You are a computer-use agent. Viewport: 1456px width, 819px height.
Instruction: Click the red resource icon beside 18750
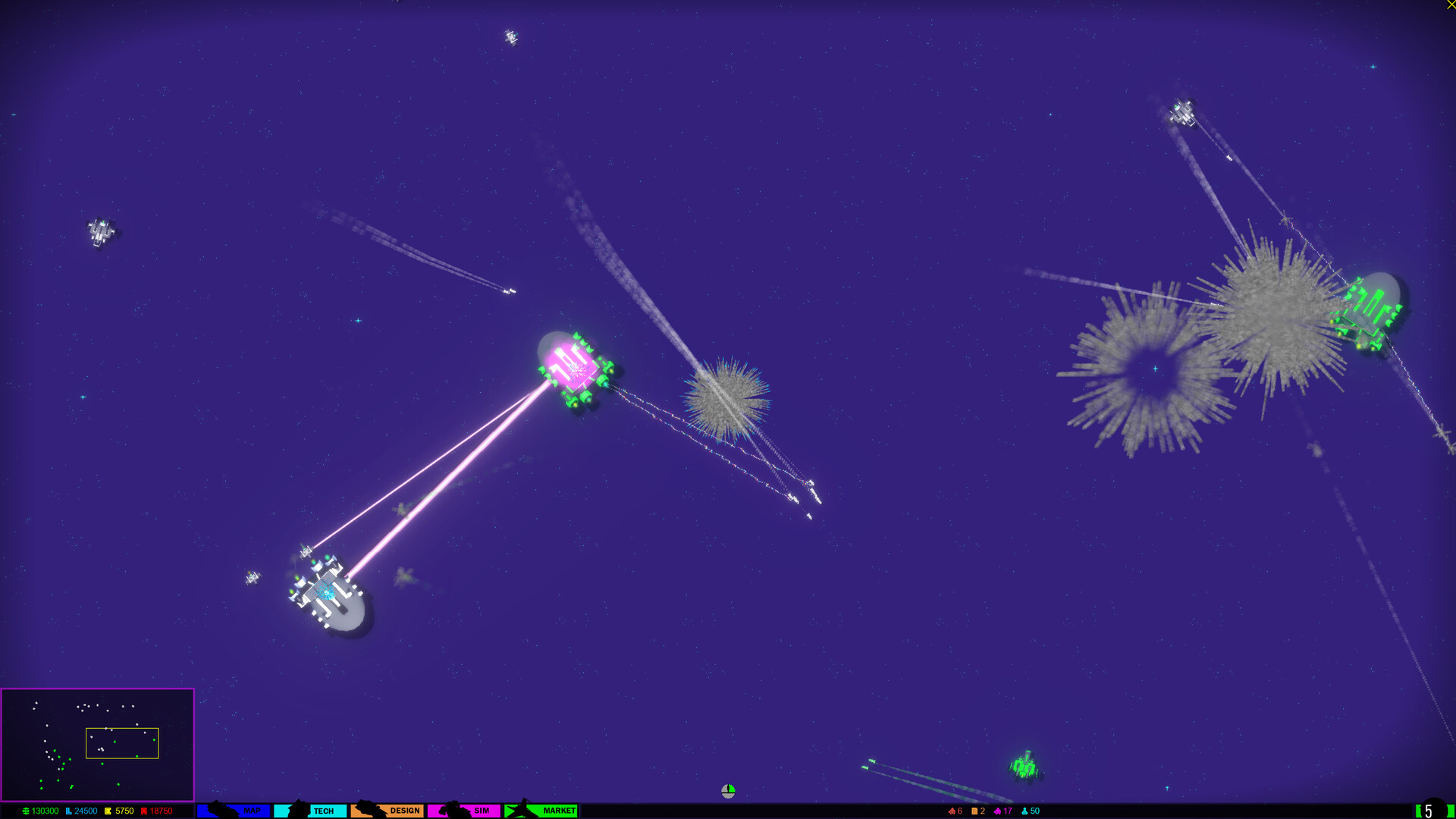click(144, 811)
